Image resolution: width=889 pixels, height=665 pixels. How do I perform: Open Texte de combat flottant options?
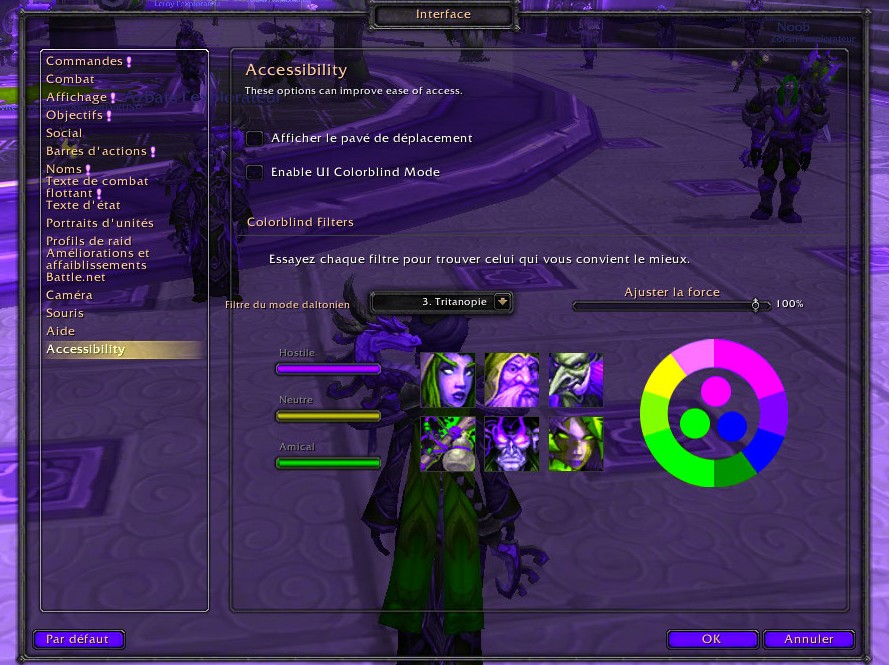[x=96, y=187]
